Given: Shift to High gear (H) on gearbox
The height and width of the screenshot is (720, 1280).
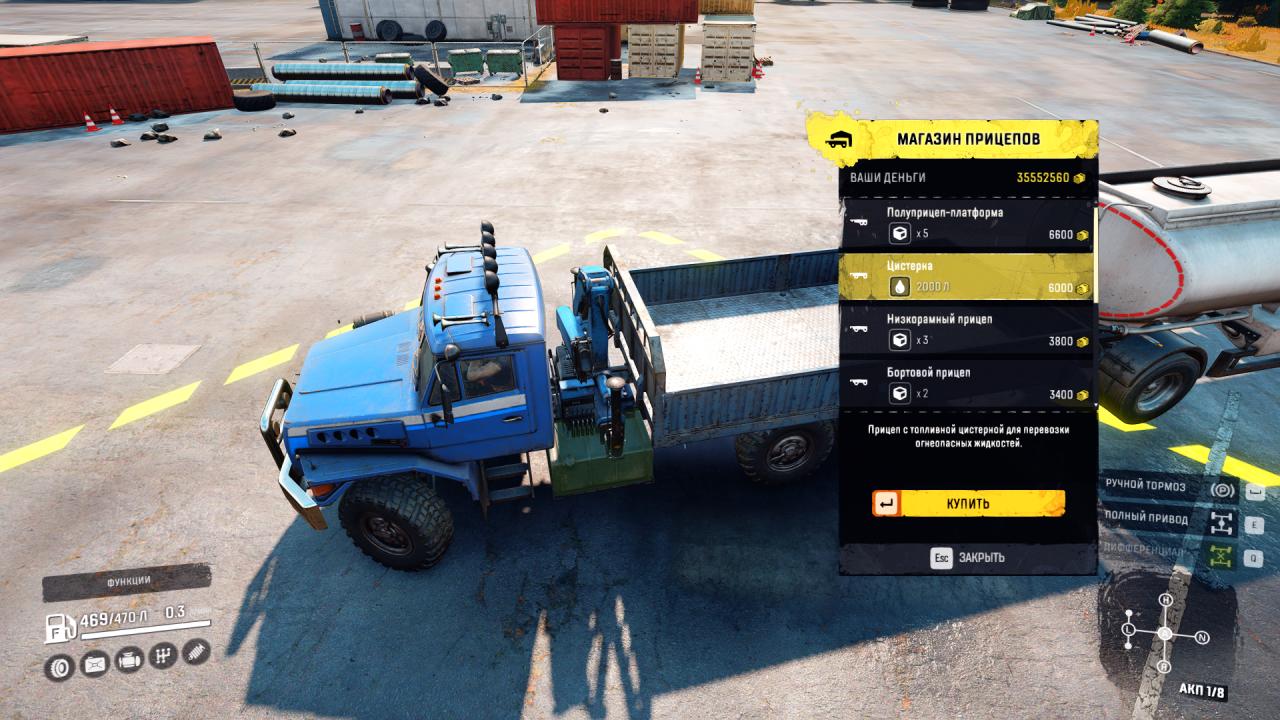Looking at the screenshot, I should pos(1165,600).
